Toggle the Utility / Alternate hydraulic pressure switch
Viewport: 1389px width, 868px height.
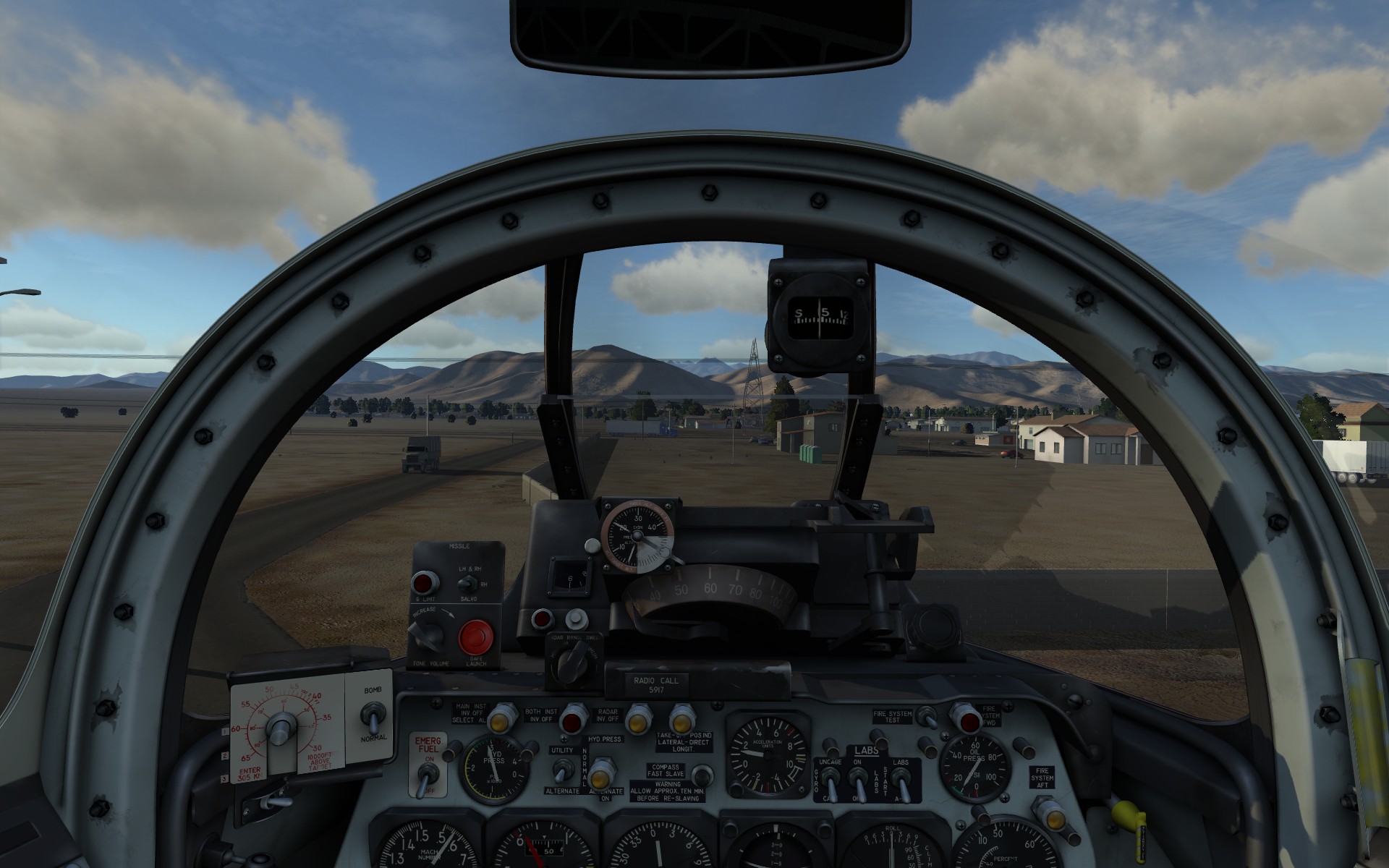click(x=559, y=771)
